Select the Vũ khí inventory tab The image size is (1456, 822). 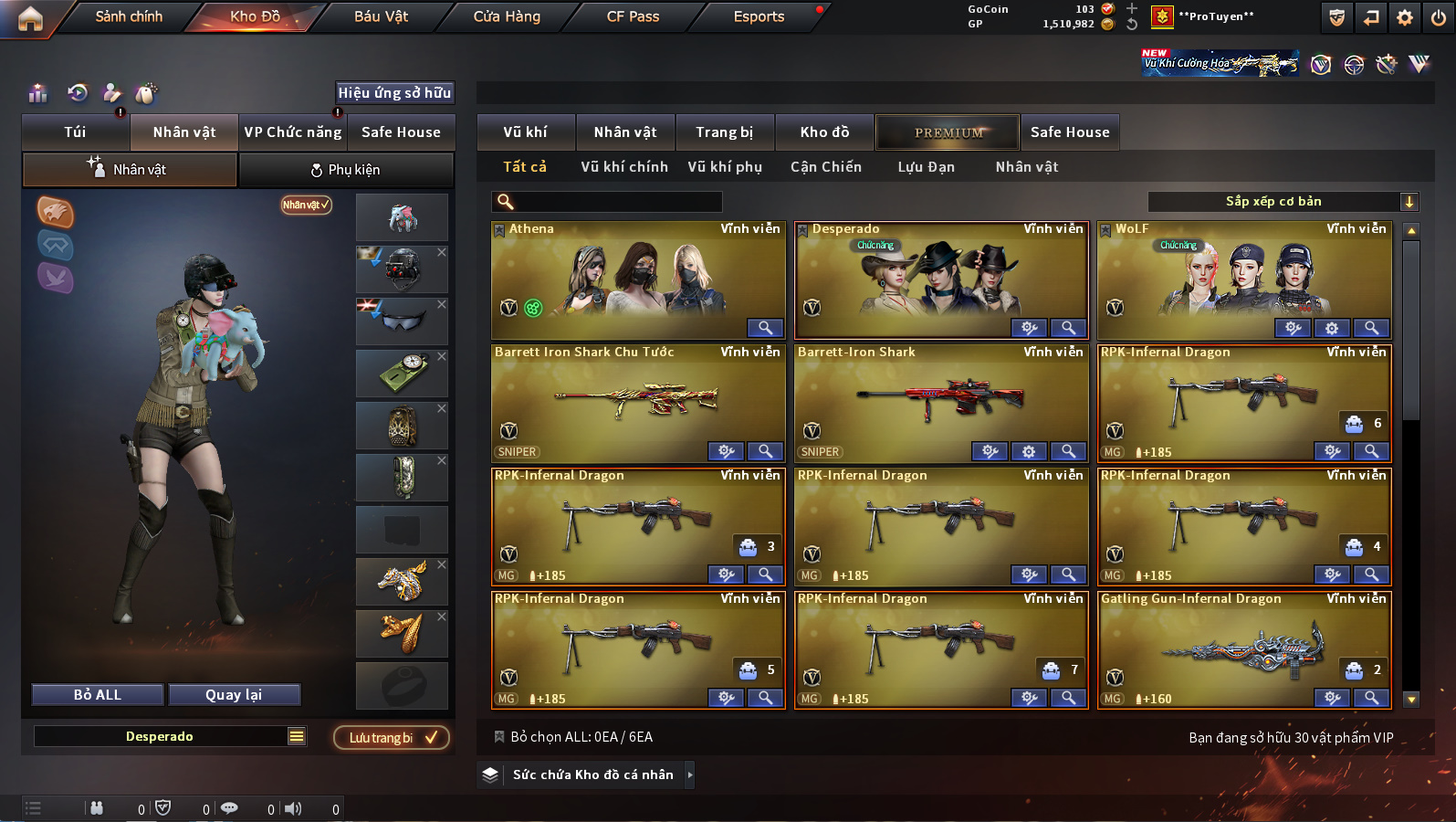[526, 132]
